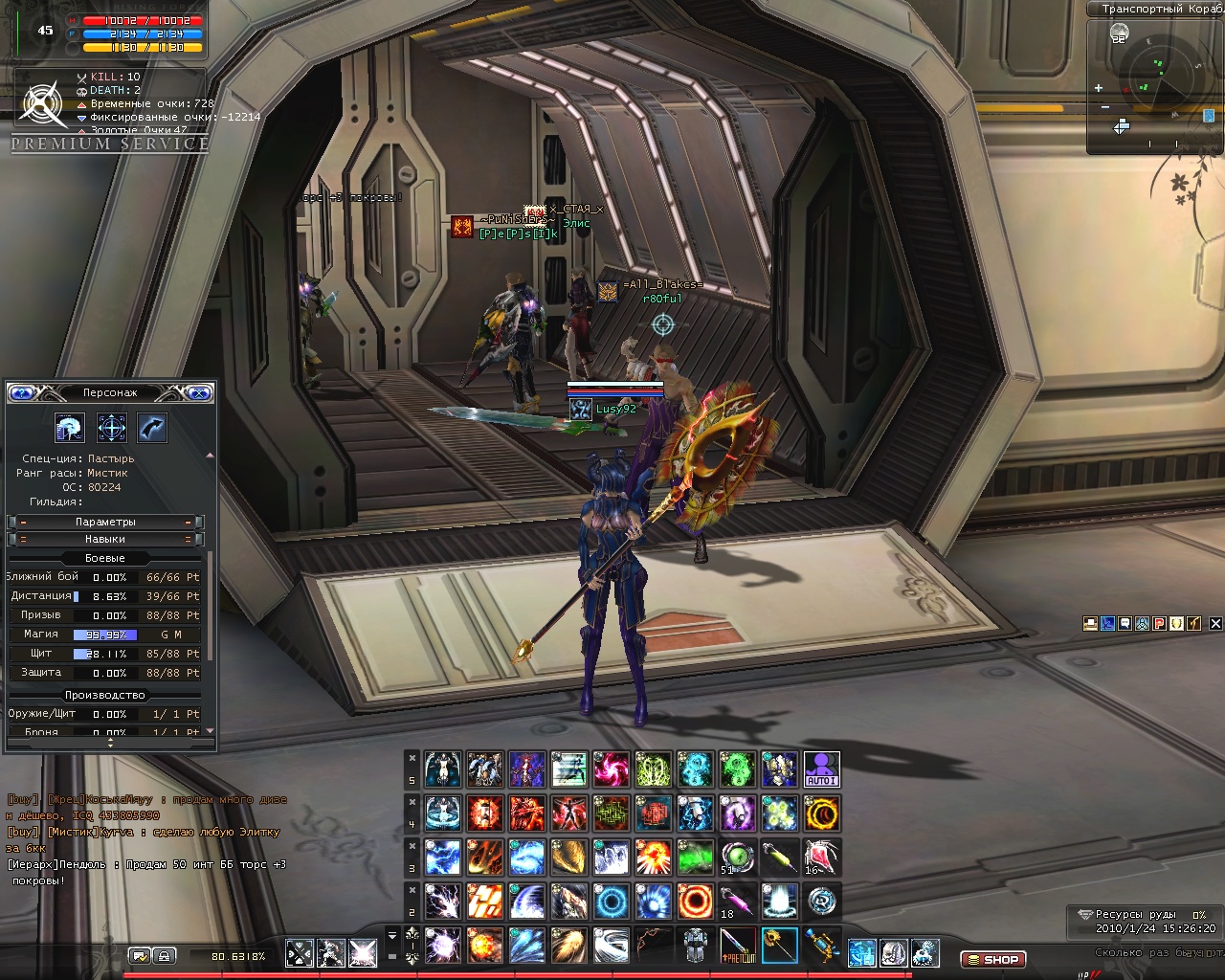The width and height of the screenshot is (1225, 980).
Task: Click the curved arrow icon in character panel
Action: pyautogui.click(x=153, y=428)
